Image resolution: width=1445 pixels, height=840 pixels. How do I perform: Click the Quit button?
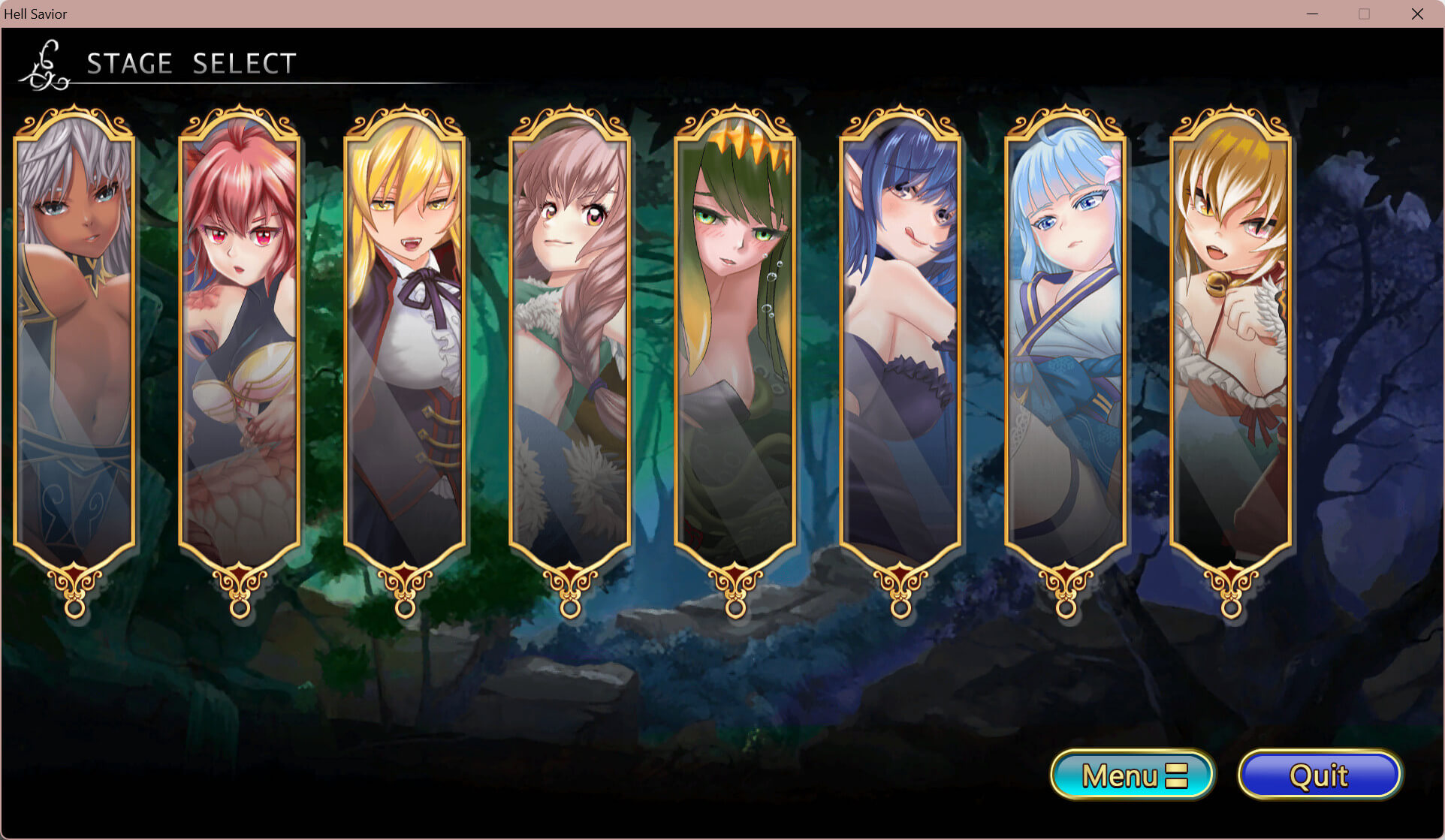click(x=1320, y=775)
